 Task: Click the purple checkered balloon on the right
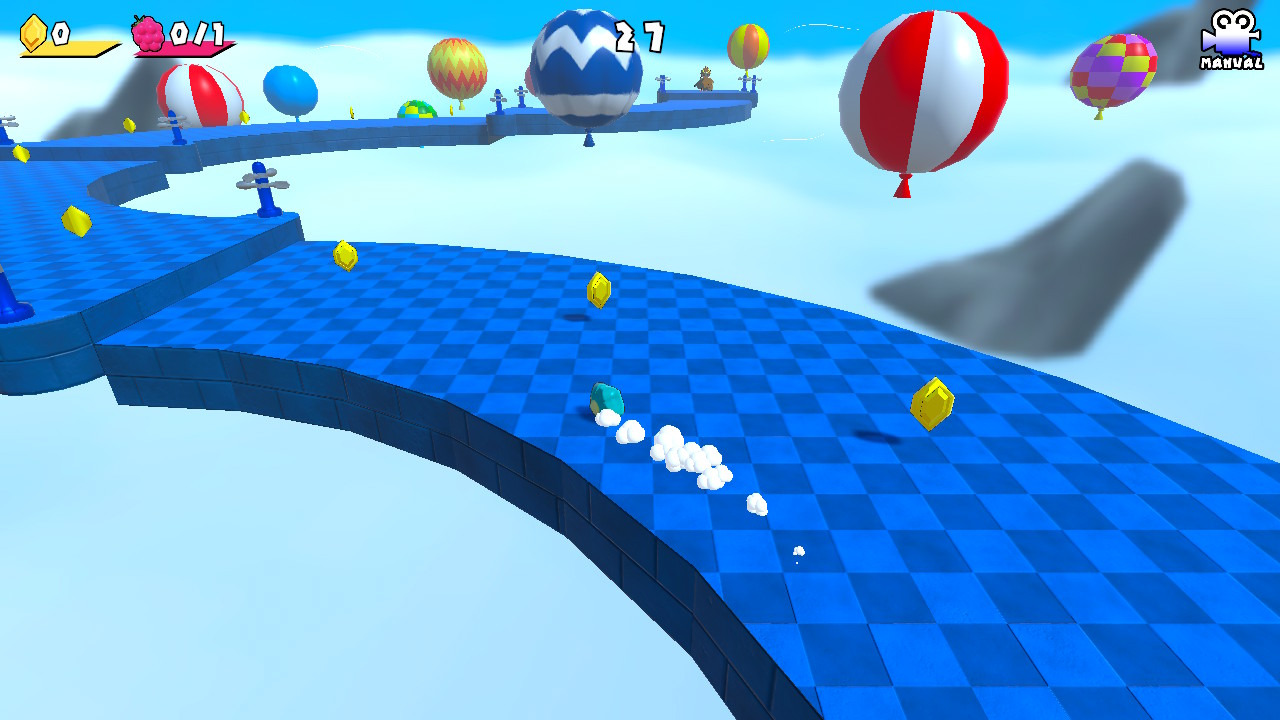pos(1113,72)
